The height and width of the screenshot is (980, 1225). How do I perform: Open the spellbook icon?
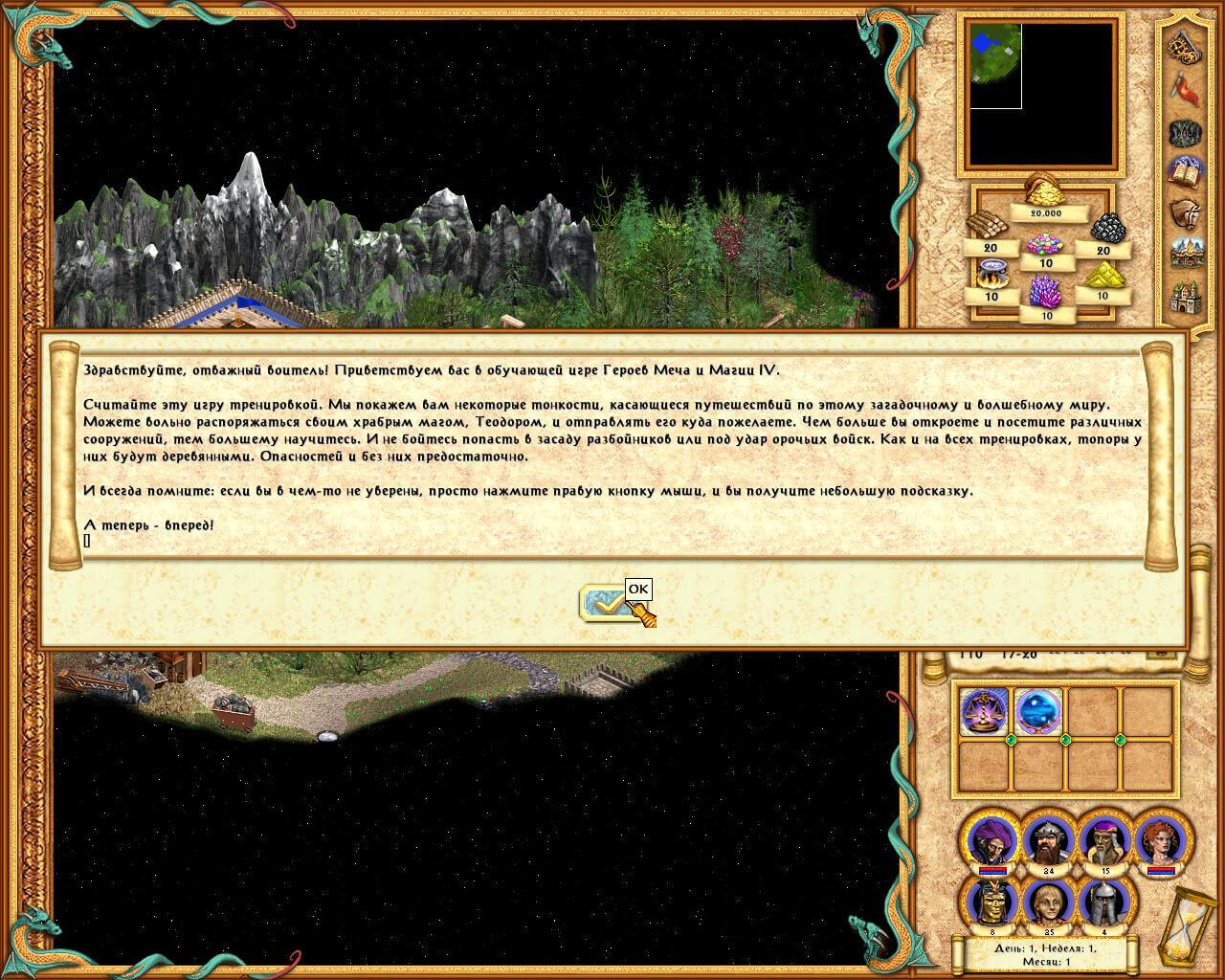tap(1187, 172)
